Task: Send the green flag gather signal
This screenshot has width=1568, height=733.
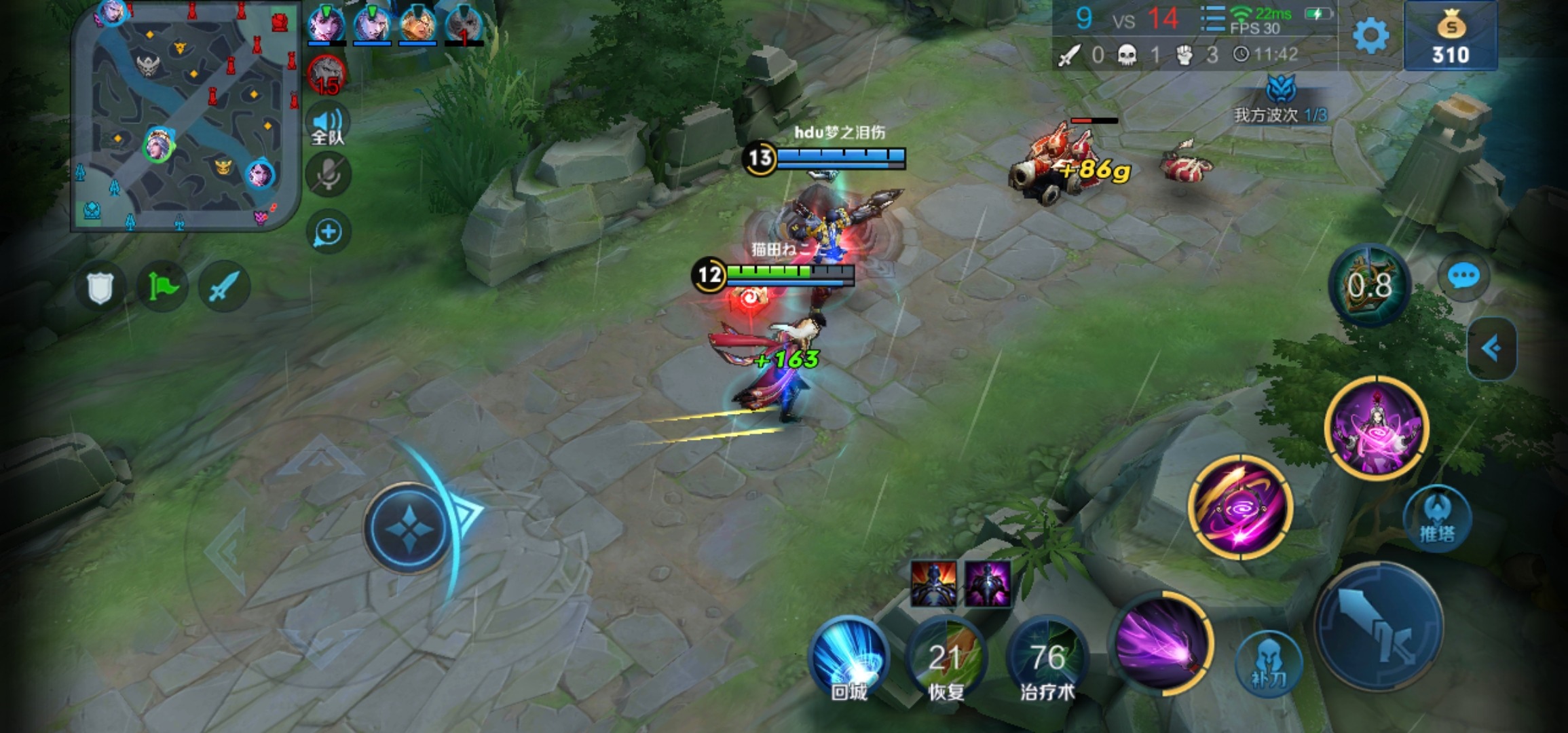Action: (x=162, y=287)
